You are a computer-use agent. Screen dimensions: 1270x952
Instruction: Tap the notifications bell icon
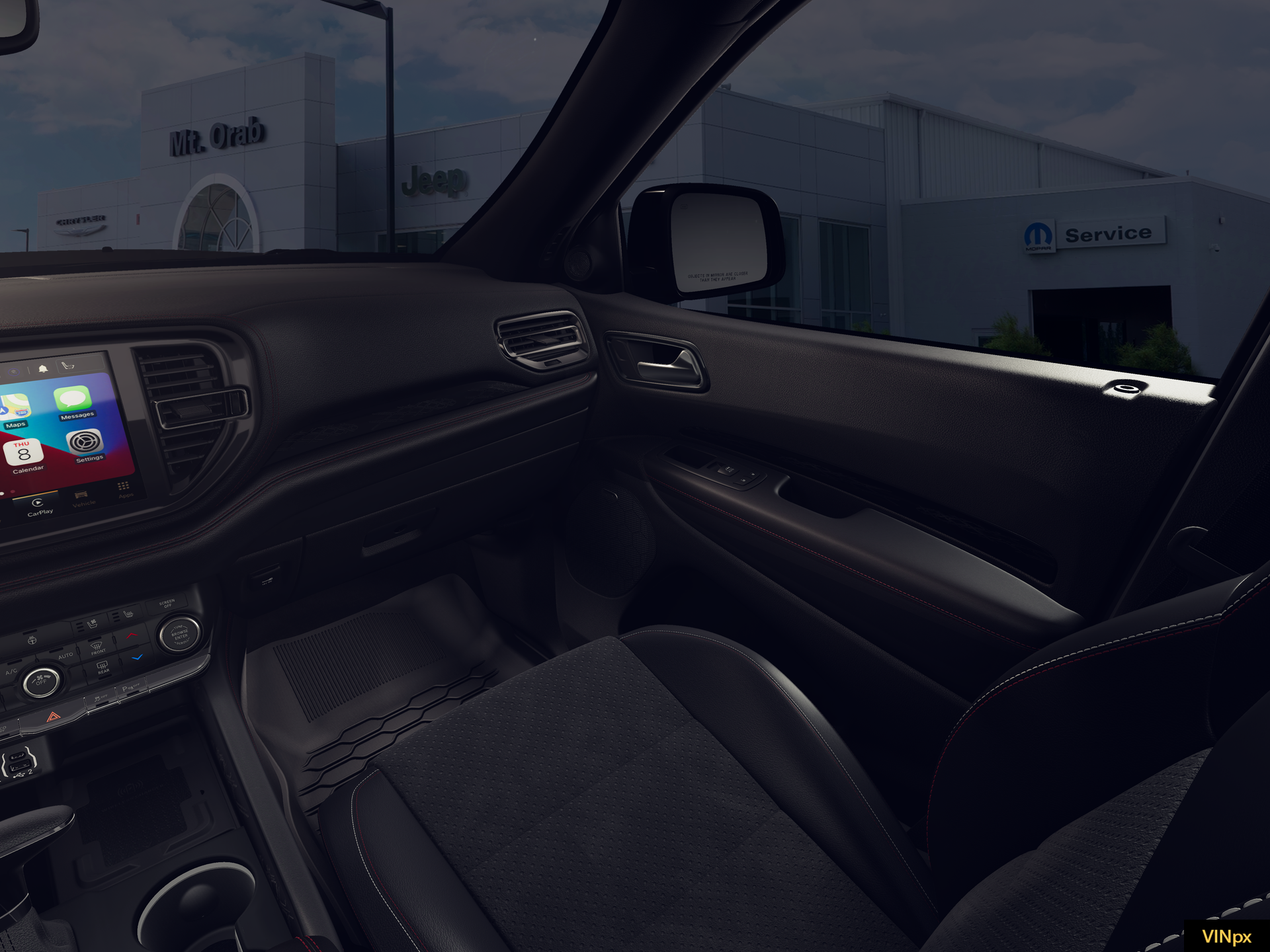click(43, 368)
